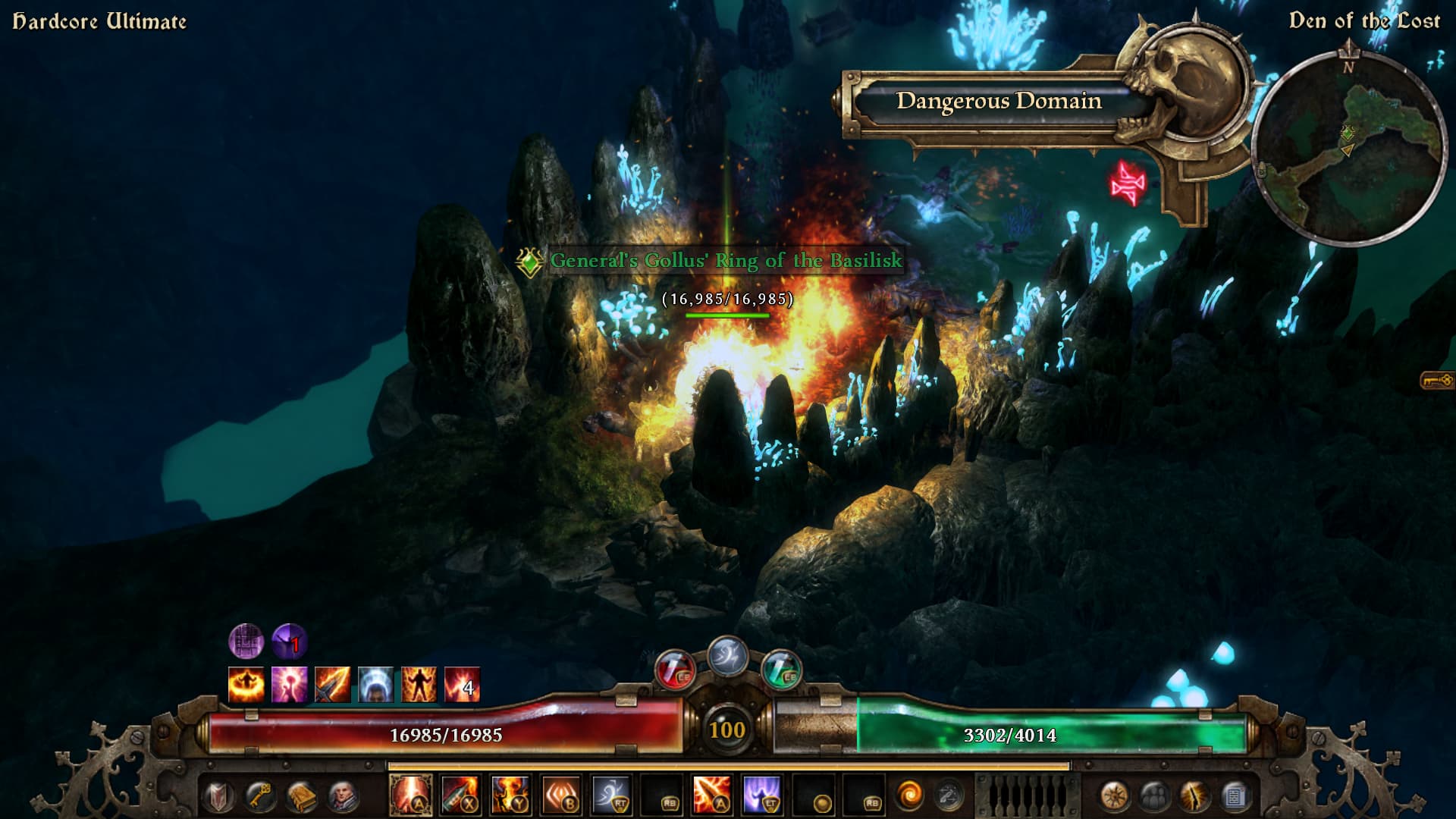Activate the fiery canister bomb skill

tap(460, 795)
